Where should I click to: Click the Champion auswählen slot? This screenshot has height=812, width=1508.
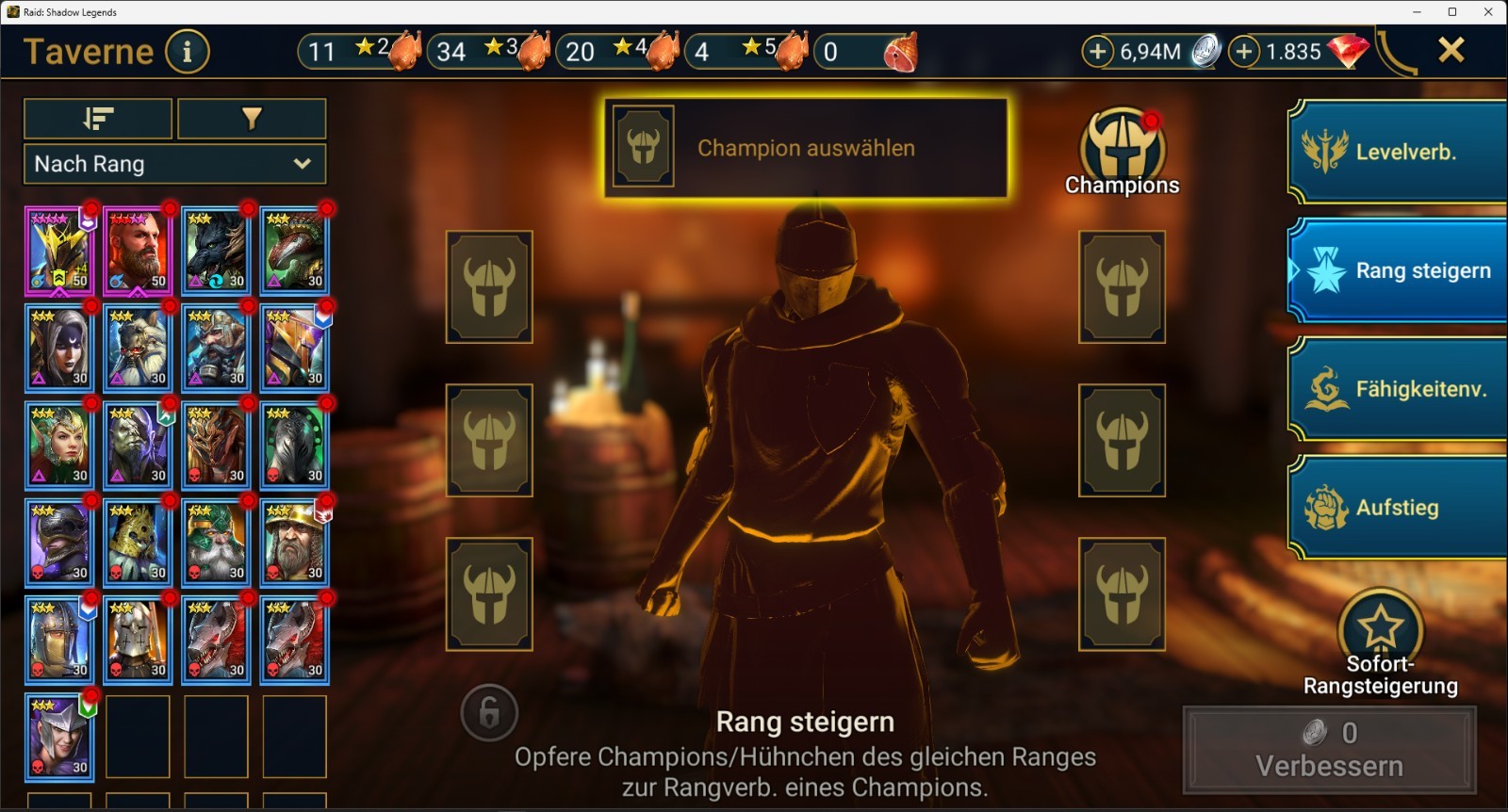point(806,148)
